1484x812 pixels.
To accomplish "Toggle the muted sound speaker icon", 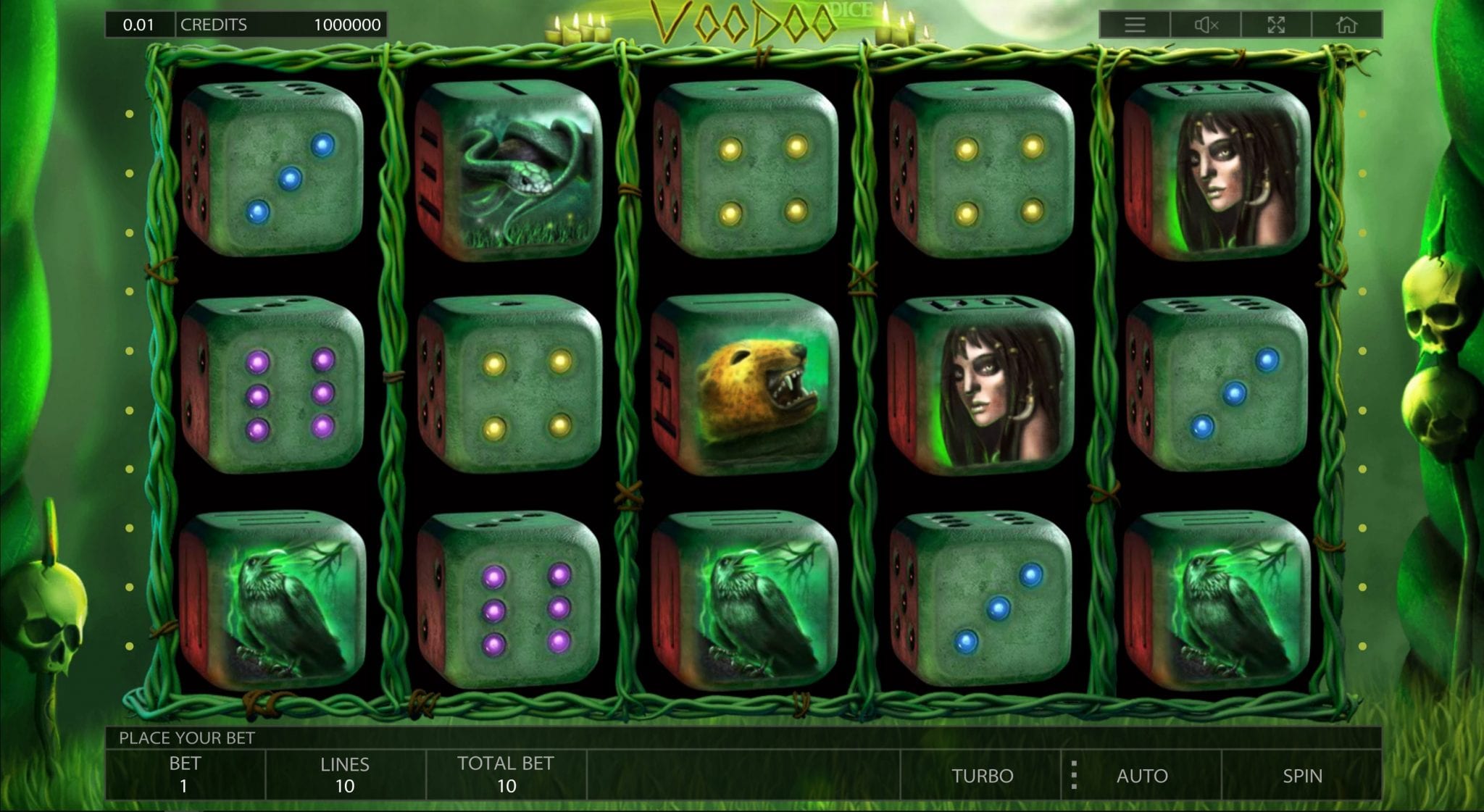I will coord(1206,25).
